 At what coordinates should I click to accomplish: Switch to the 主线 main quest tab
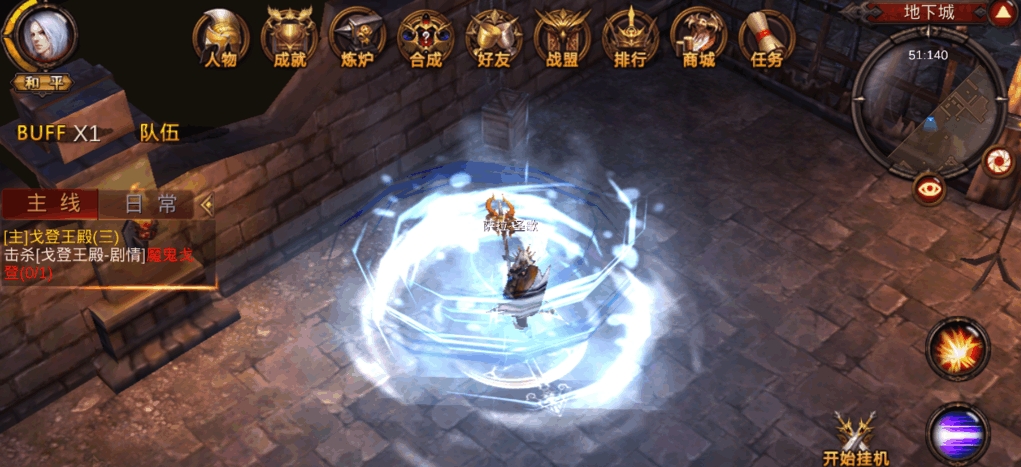pyautogui.click(x=52, y=204)
